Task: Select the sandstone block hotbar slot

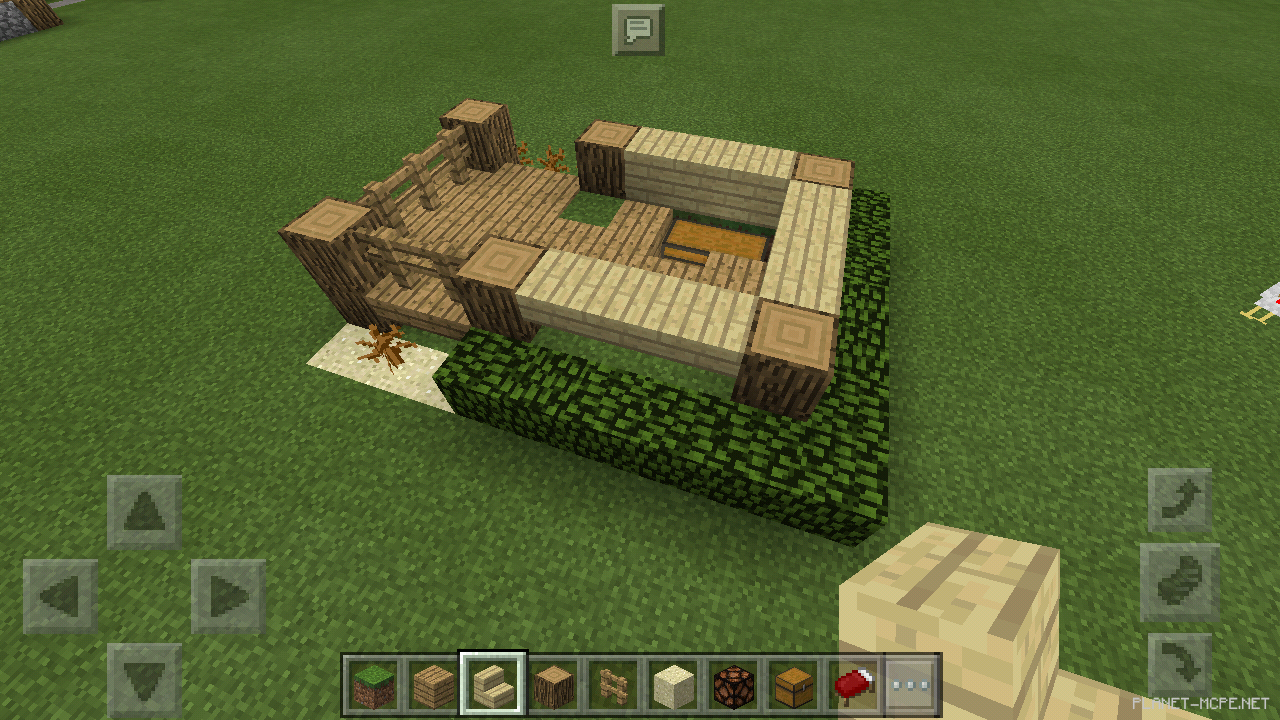Action: (673, 686)
